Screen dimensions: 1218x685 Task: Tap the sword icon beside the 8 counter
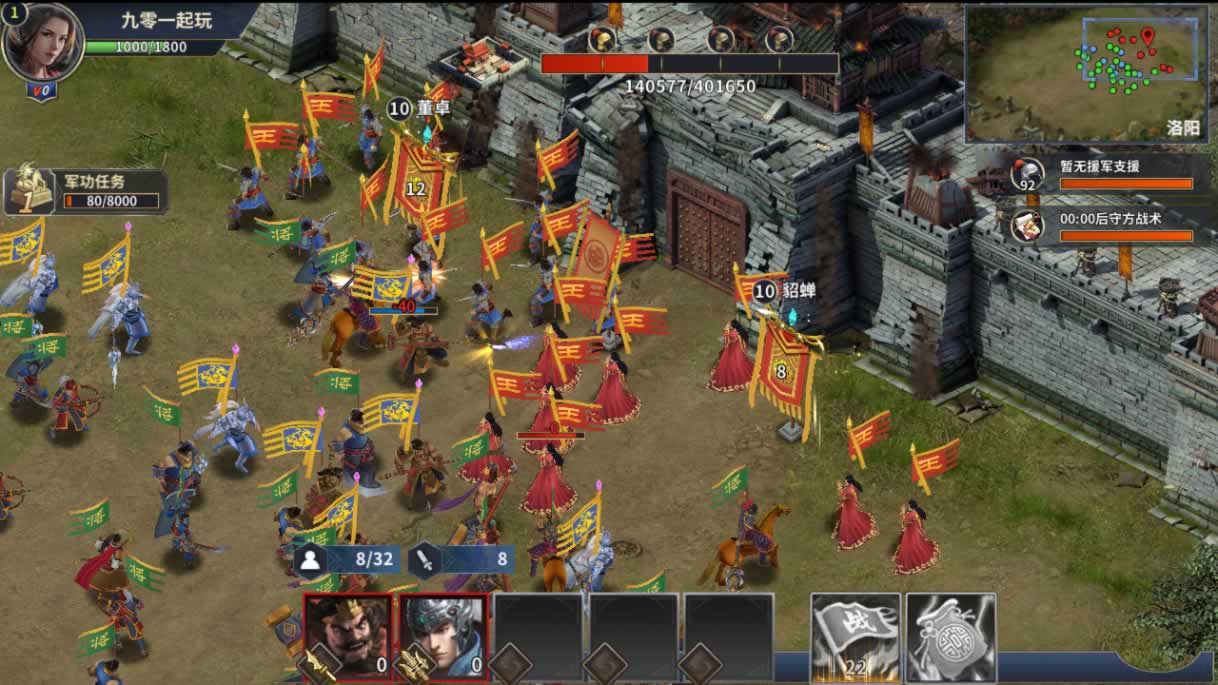click(424, 559)
